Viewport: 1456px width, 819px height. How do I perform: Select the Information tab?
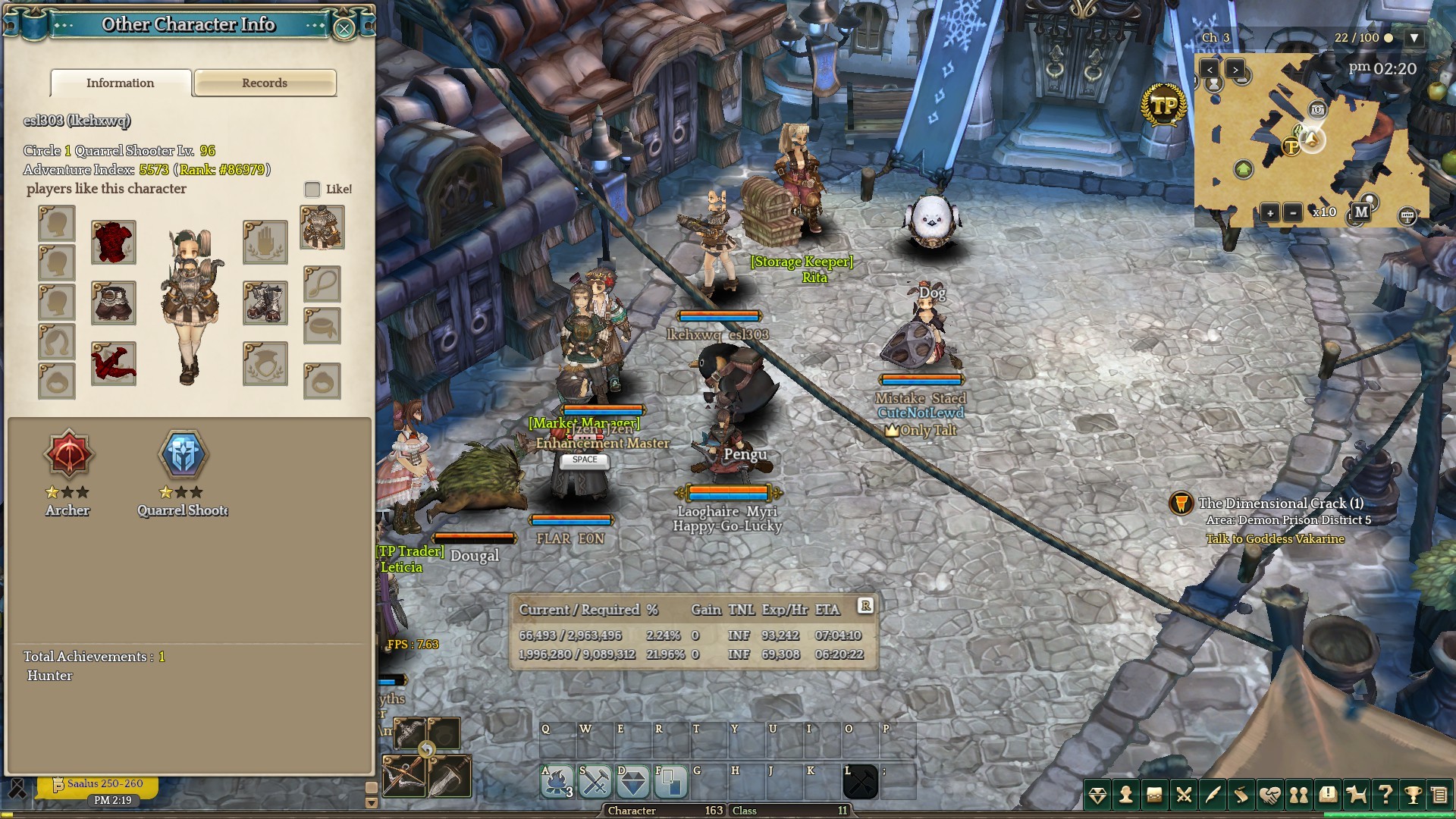pyautogui.click(x=121, y=83)
